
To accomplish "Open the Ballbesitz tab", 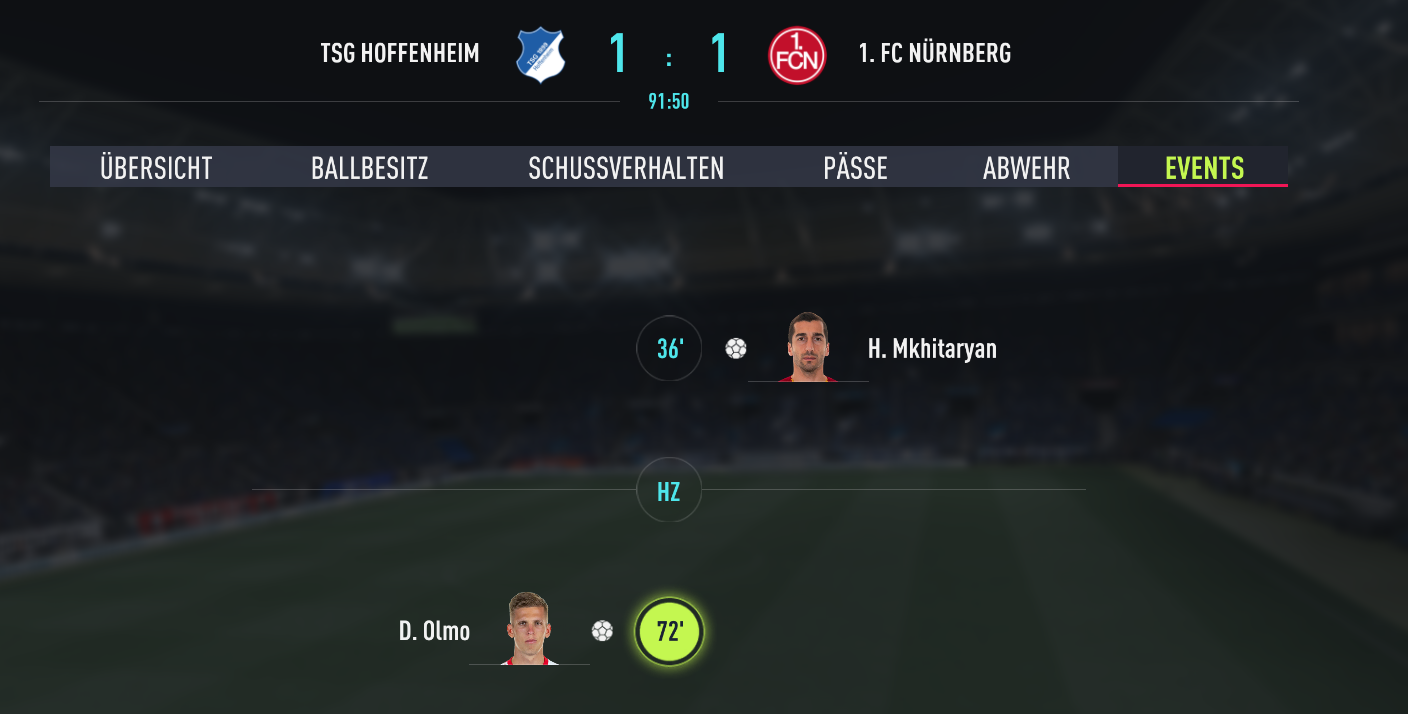I will (x=369, y=168).
